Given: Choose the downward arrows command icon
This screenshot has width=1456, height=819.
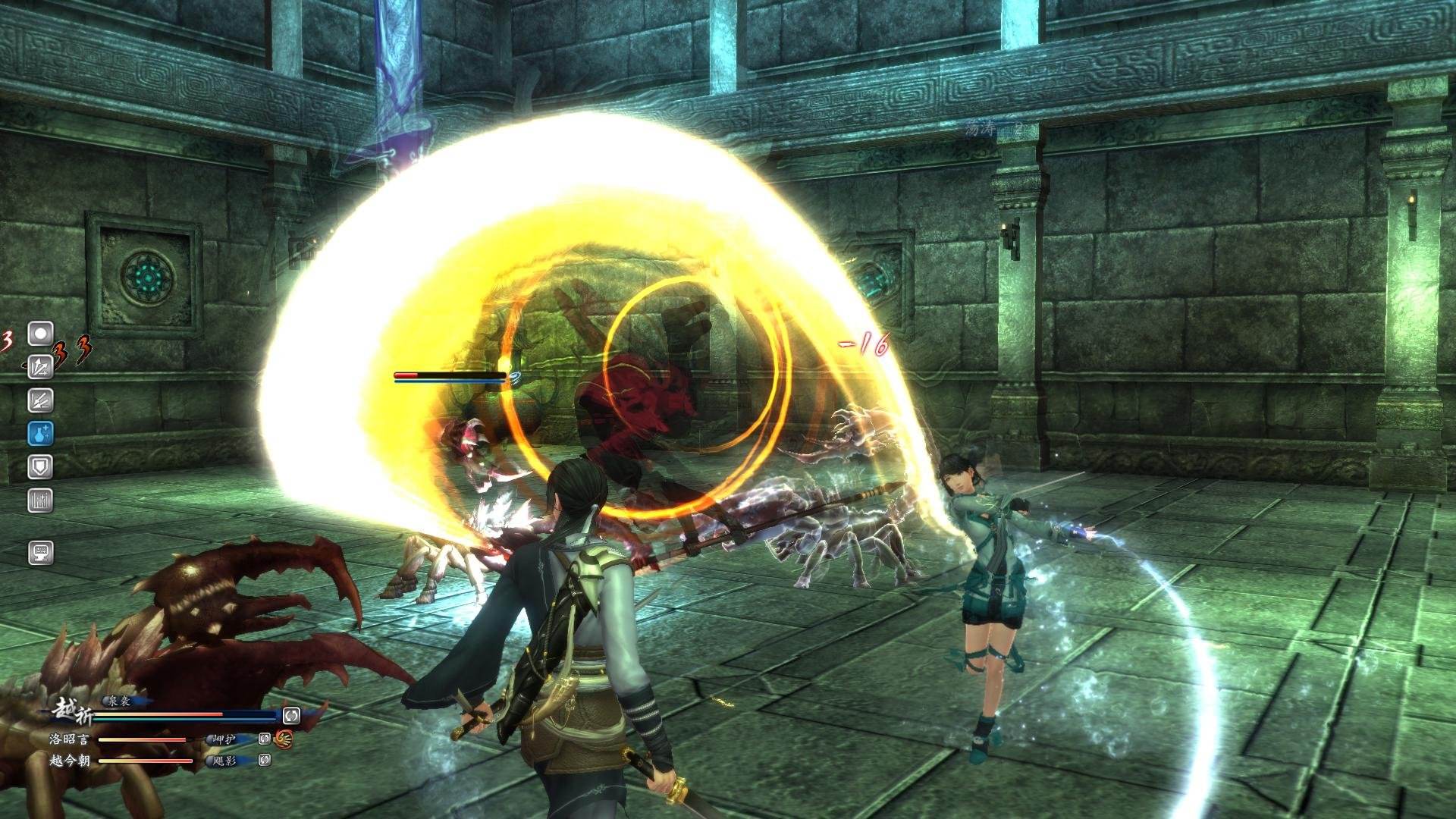Looking at the screenshot, I should (x=40, y=400).
